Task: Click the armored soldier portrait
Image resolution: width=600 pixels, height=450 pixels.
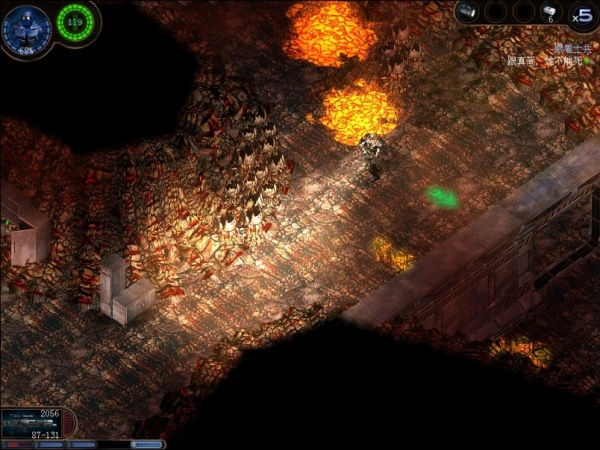Action: (x=26, y=25)
